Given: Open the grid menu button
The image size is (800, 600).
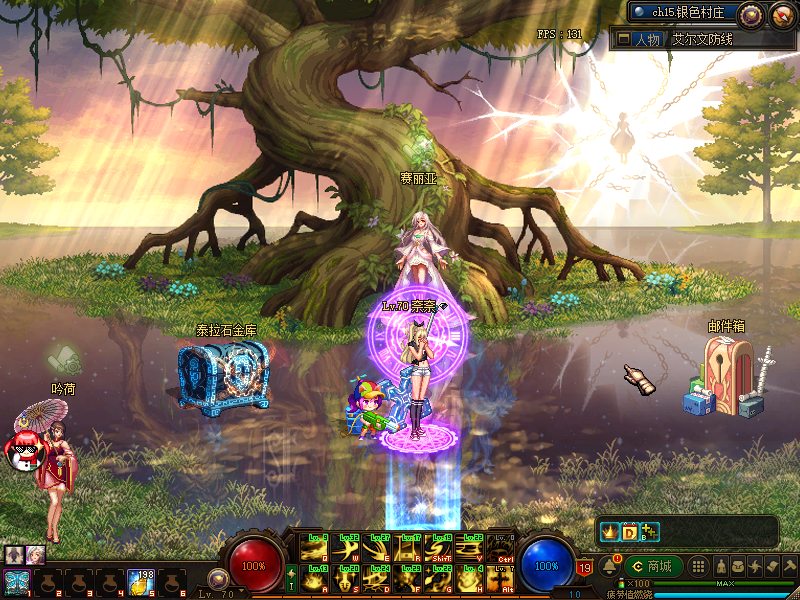Looking at the screenshot, I should [x=699, y=566].
